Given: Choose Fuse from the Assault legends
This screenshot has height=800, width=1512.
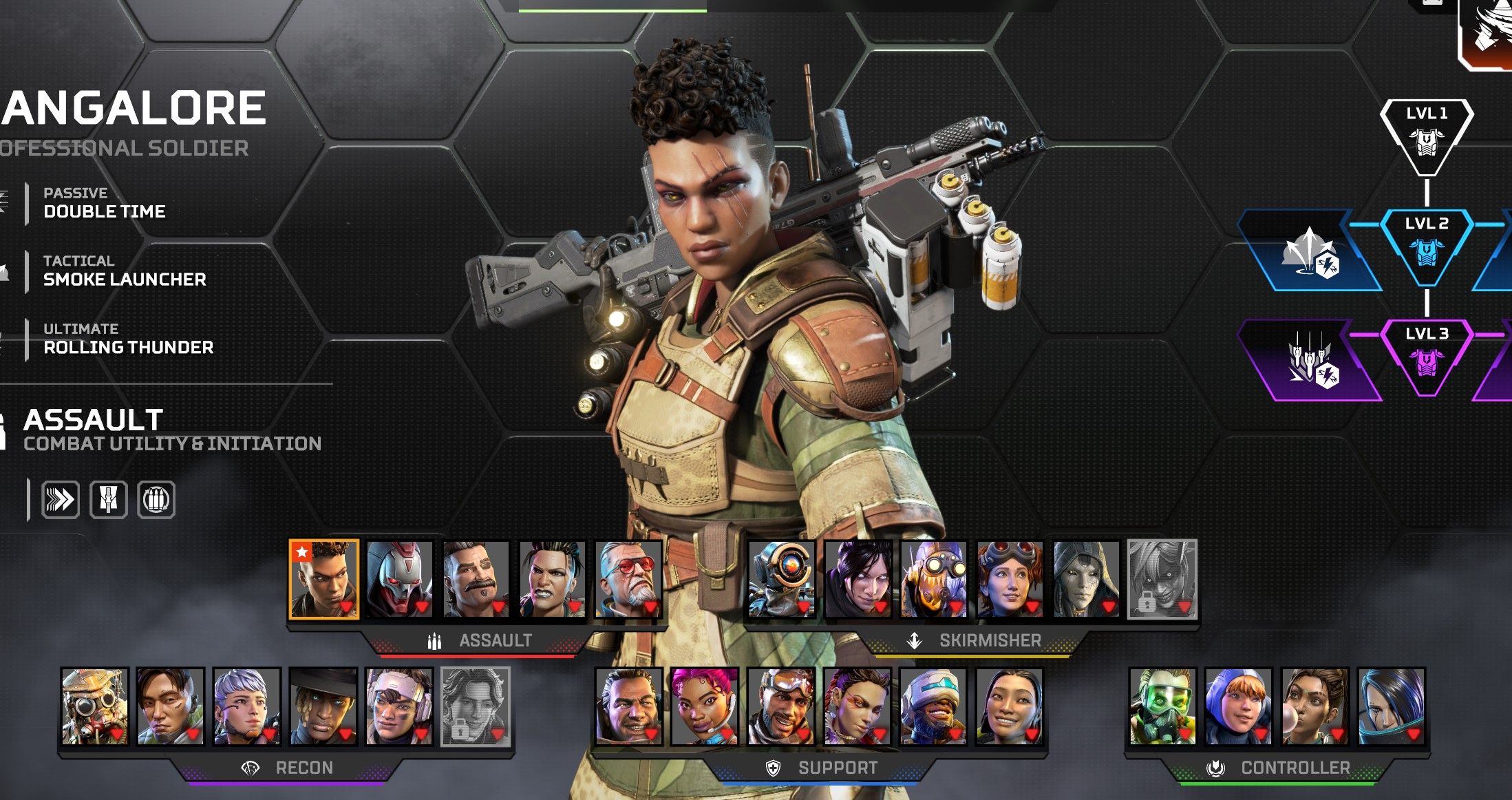Looking at the screenshot, I should coord(476,579).
